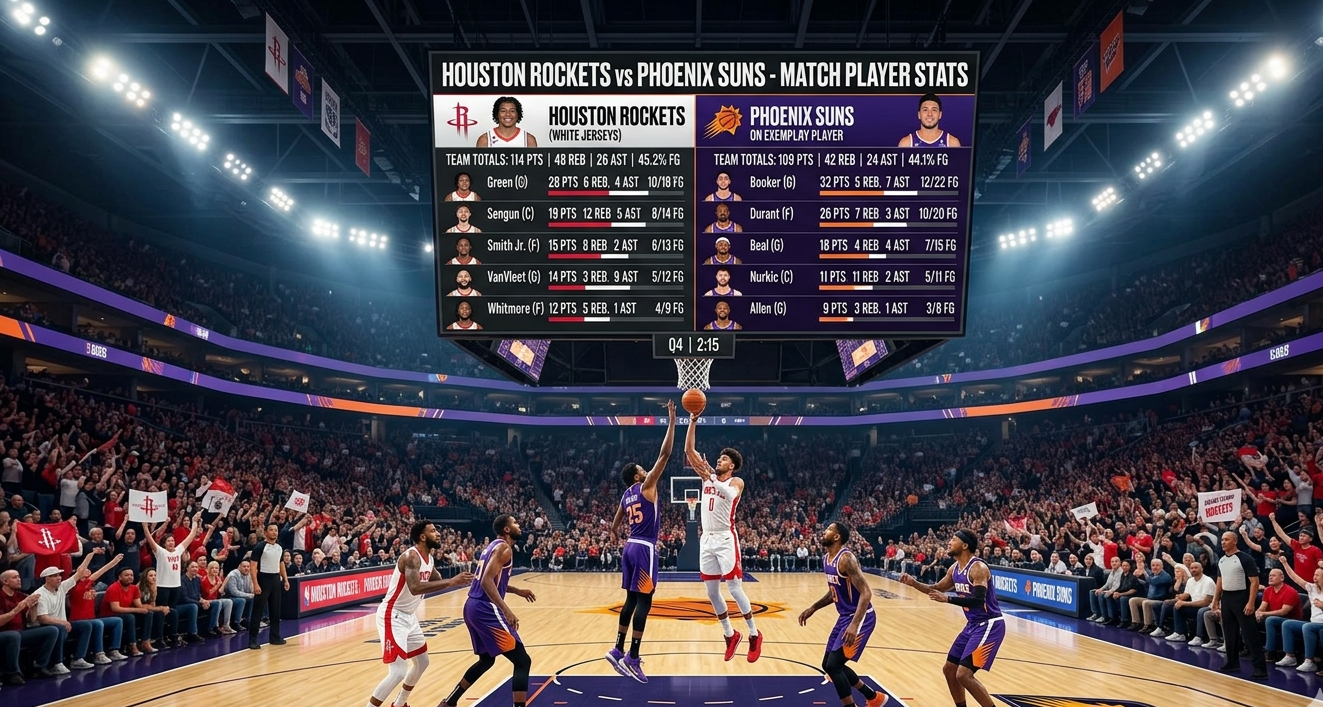This screenshot has width=1323, height=707.
Task: Switch to the Houston Rockets team header
Action: coord(565,122)
